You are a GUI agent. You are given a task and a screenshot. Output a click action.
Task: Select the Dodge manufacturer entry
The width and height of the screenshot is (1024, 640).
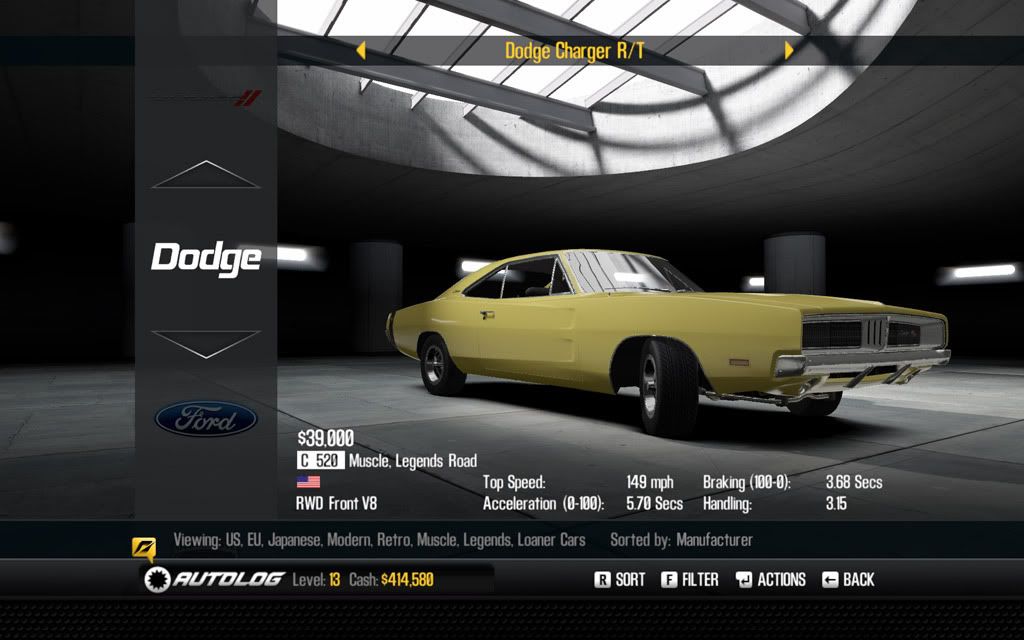206,258
